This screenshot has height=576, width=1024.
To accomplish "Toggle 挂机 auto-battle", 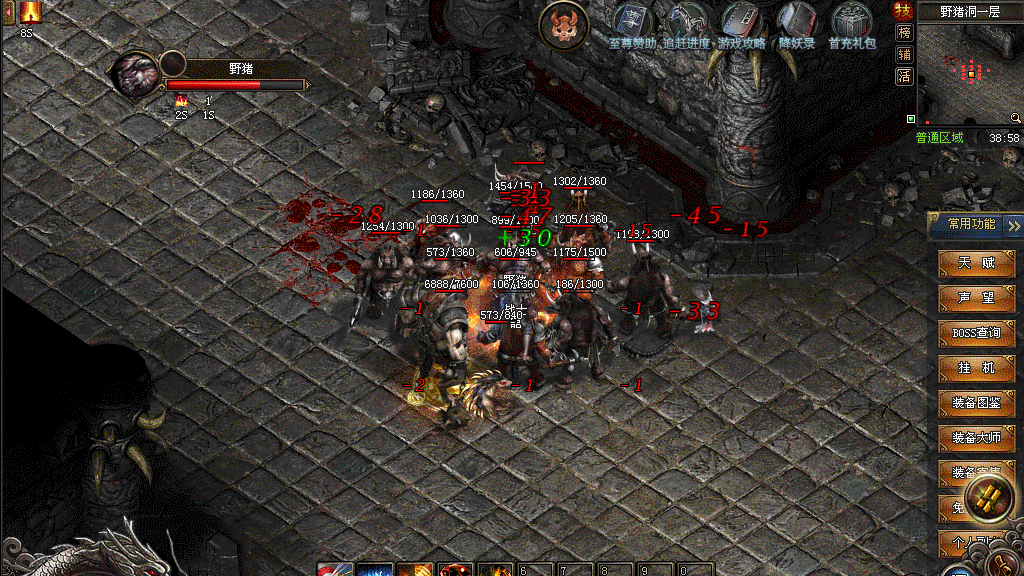I will point(977,368).
